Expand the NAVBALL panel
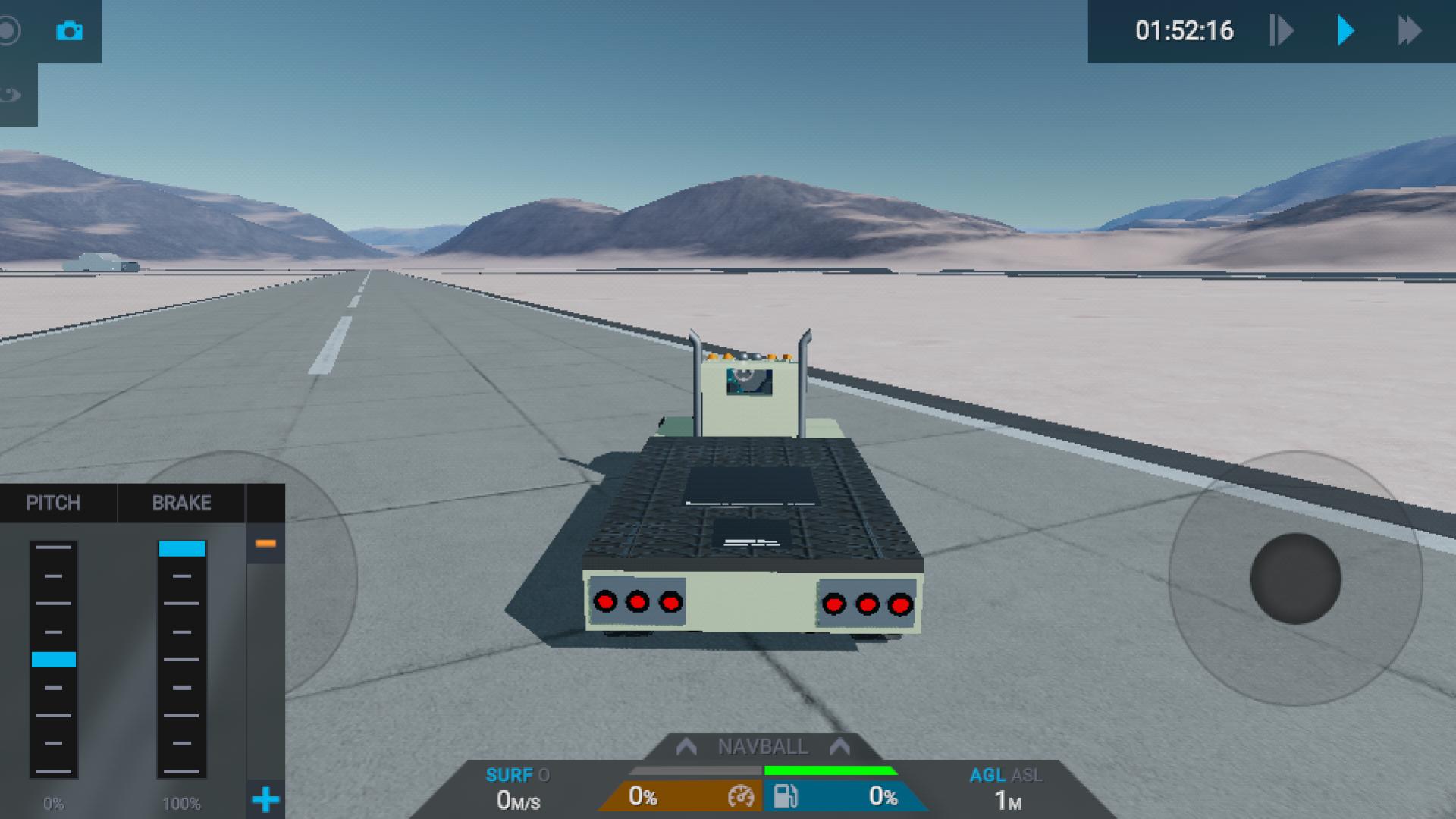Screen dimensions: 1456x819 762,747
